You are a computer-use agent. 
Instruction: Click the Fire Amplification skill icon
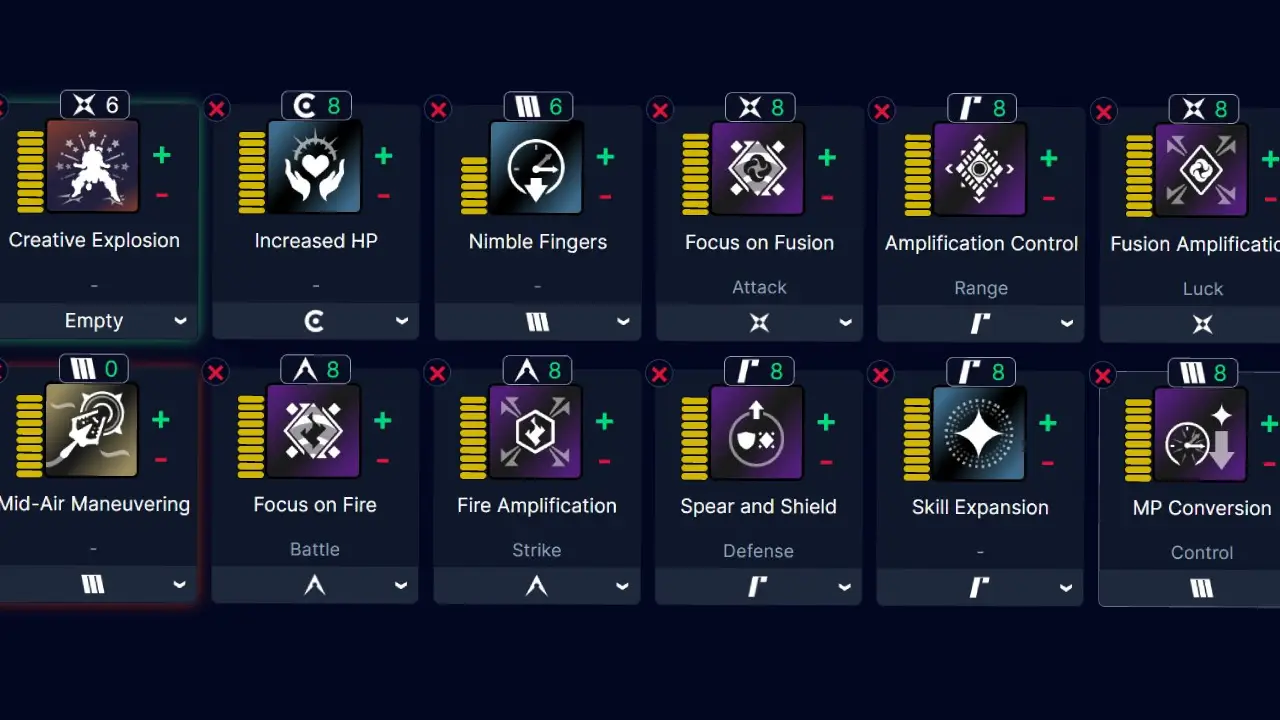538,431
